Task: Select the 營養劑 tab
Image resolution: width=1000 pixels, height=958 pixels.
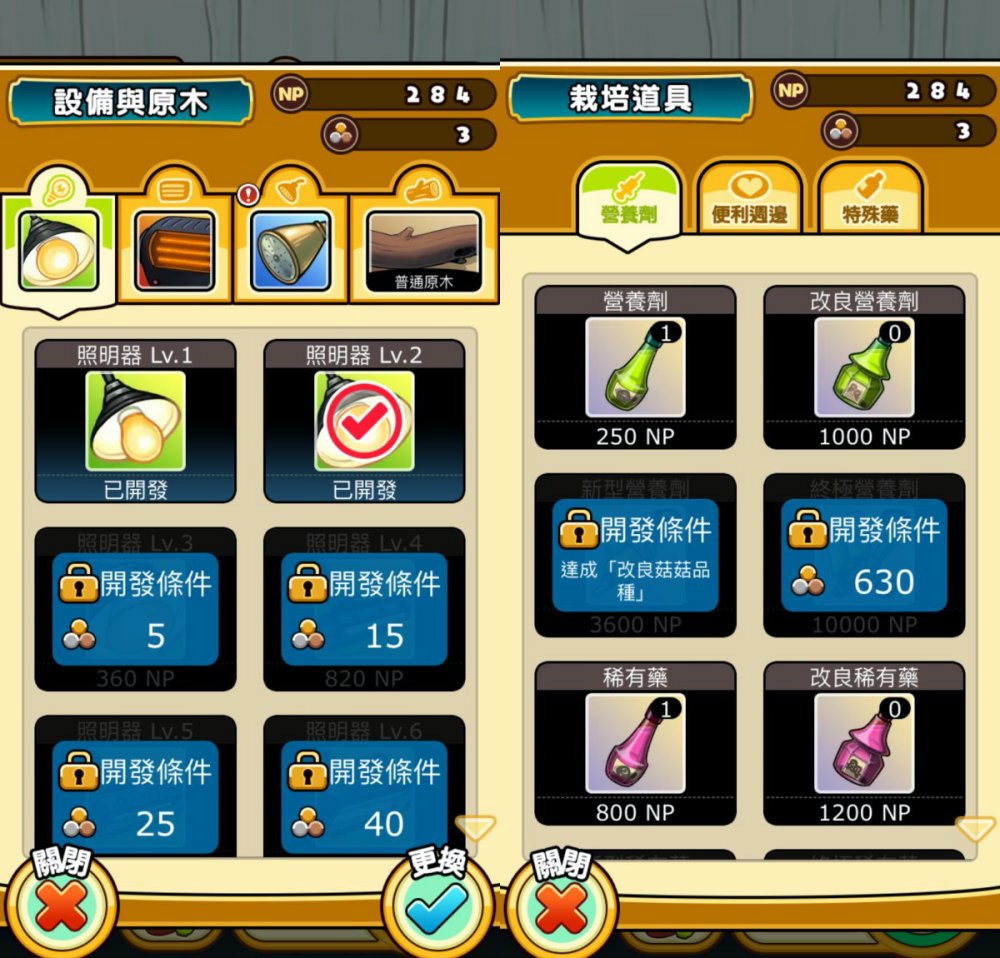Action: click(x=629, y=200)
